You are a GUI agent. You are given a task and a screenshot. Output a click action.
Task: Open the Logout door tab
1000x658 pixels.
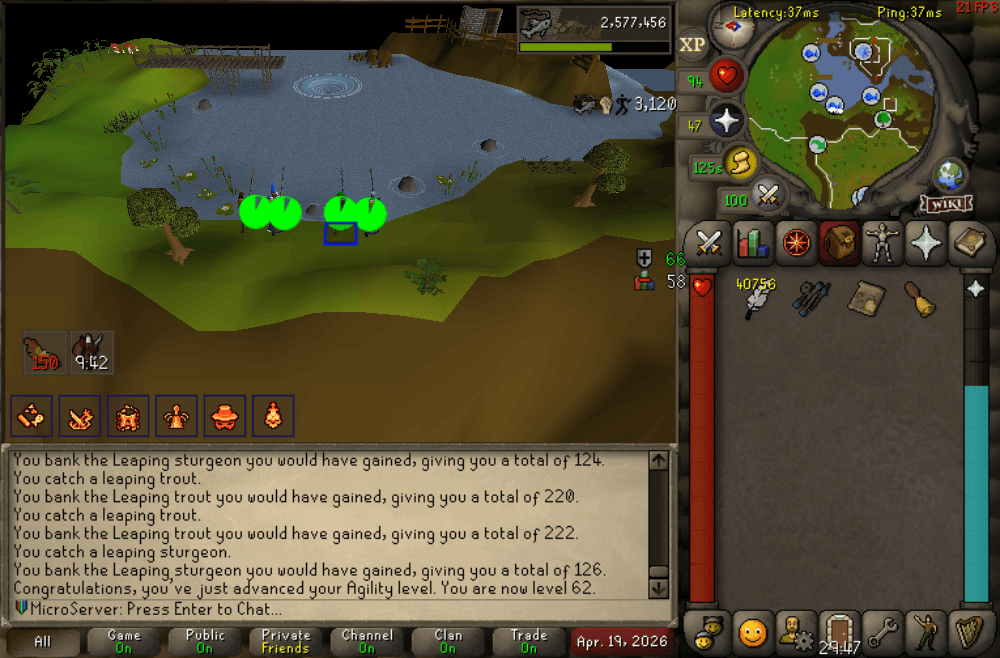(x=839, y=632)
